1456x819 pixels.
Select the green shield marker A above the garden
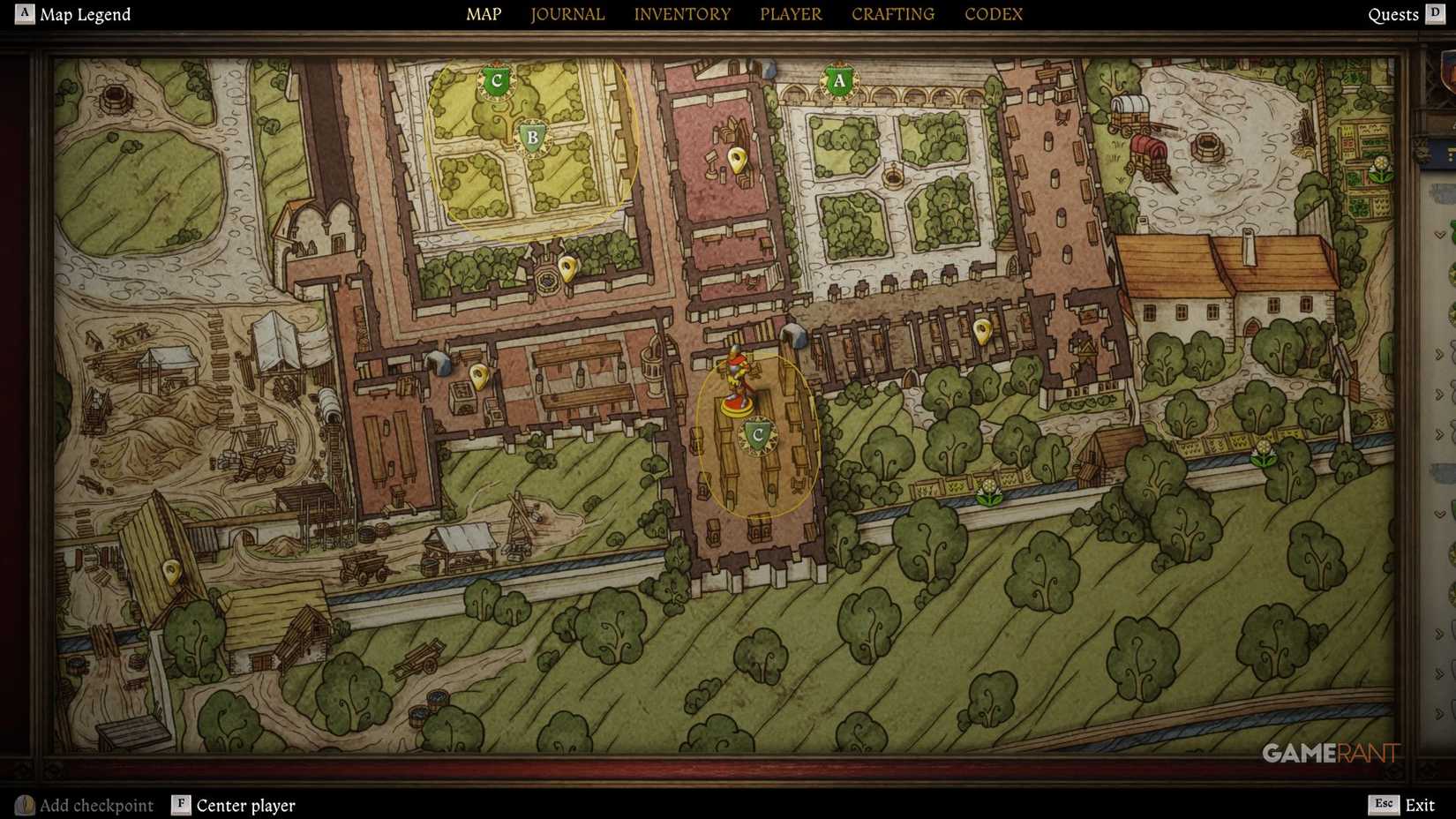pos(838,82)
